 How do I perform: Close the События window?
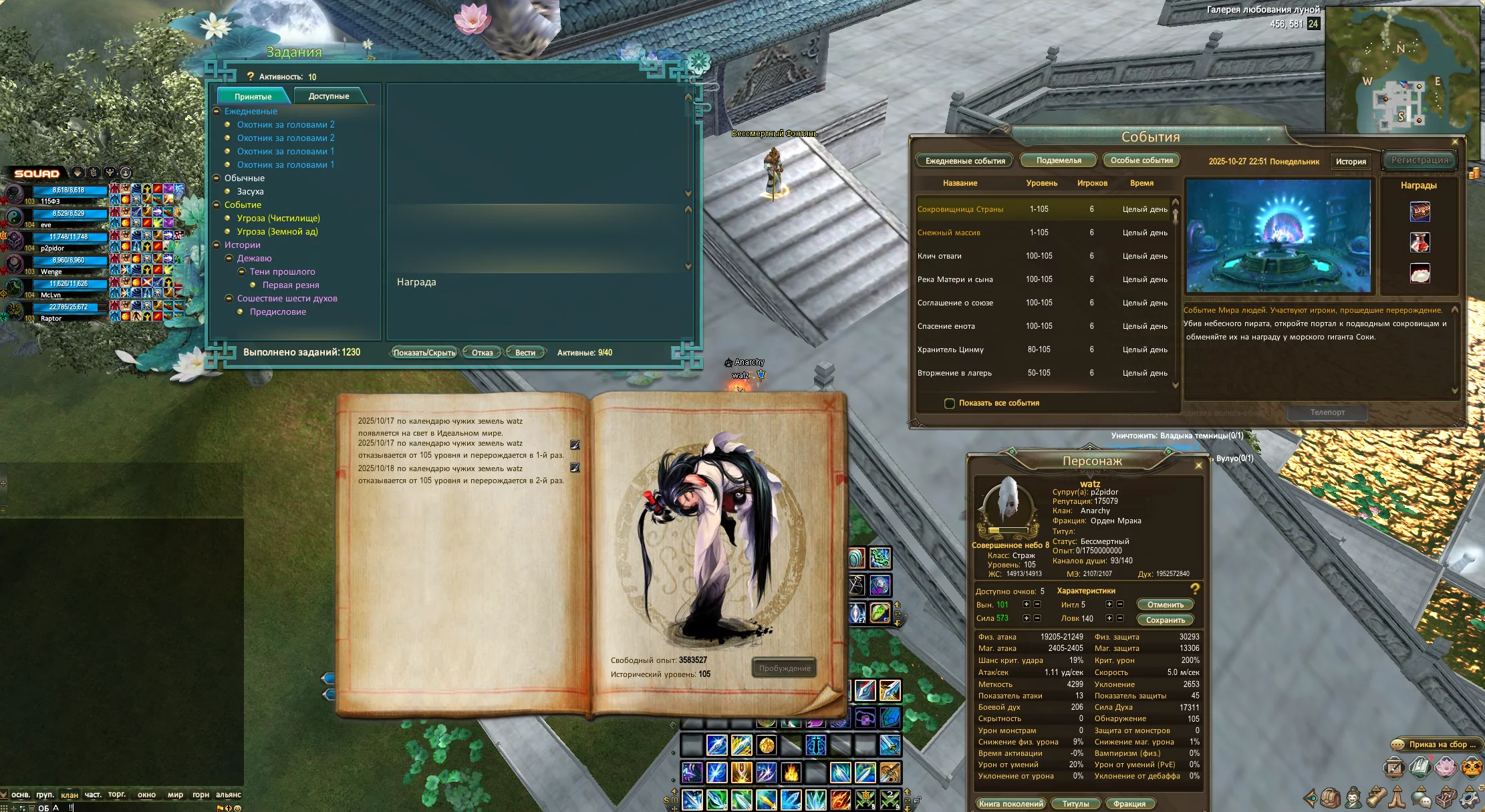(x=1455, y=142)
